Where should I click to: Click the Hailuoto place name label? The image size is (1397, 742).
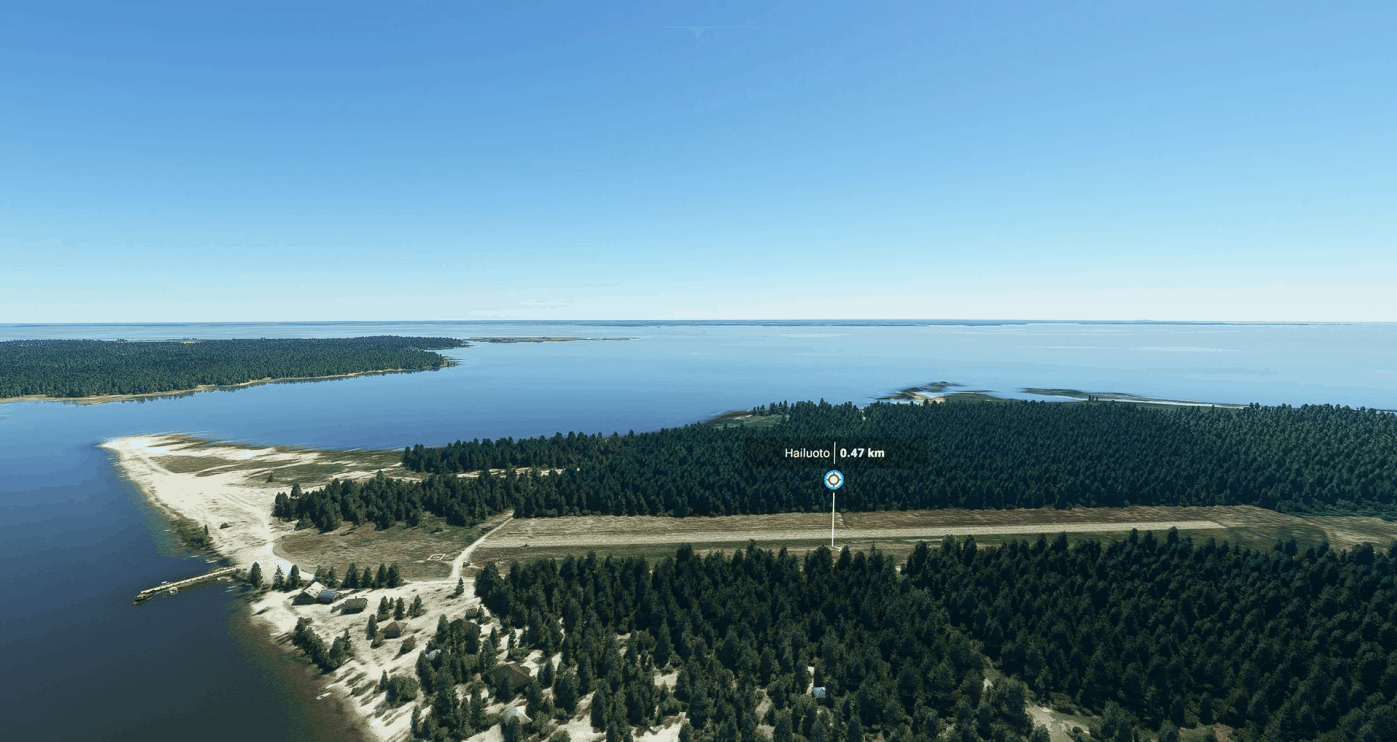pyautogui.click(x=807, y=452)
